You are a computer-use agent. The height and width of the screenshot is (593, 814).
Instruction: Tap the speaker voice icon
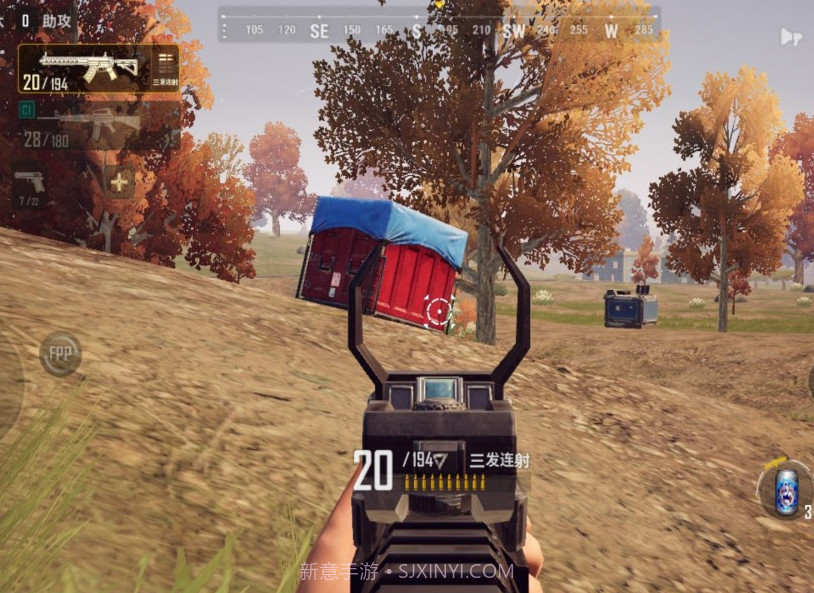pyautogui.click(x=790, y=37)
